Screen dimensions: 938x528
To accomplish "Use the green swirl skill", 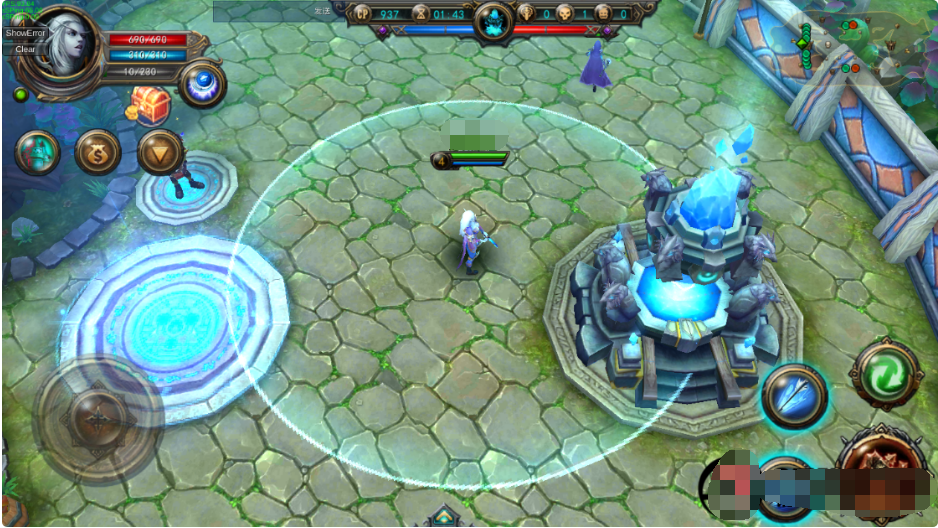I will [x=885, y=373].
